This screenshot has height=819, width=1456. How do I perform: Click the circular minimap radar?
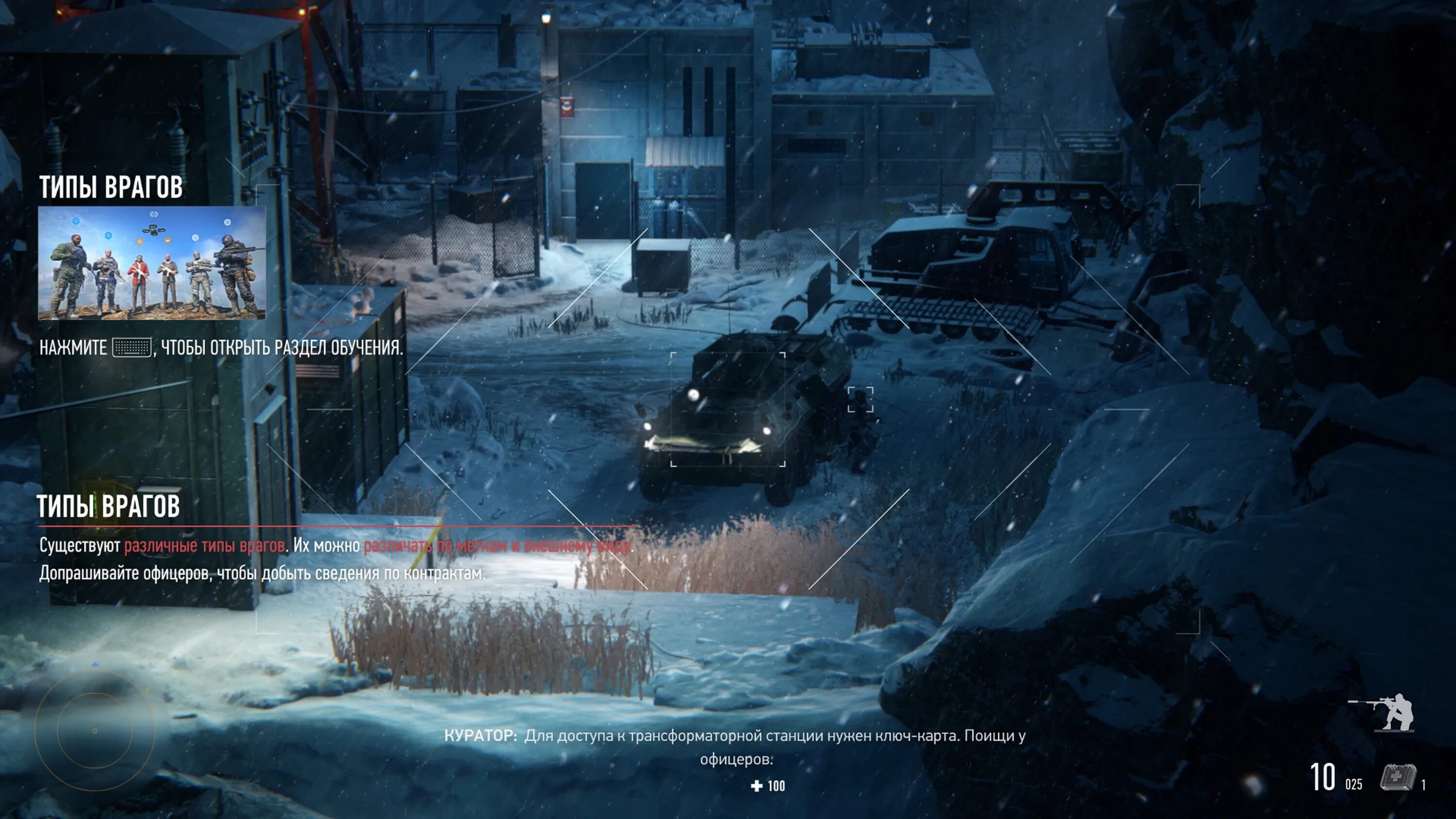click(95, 730)
